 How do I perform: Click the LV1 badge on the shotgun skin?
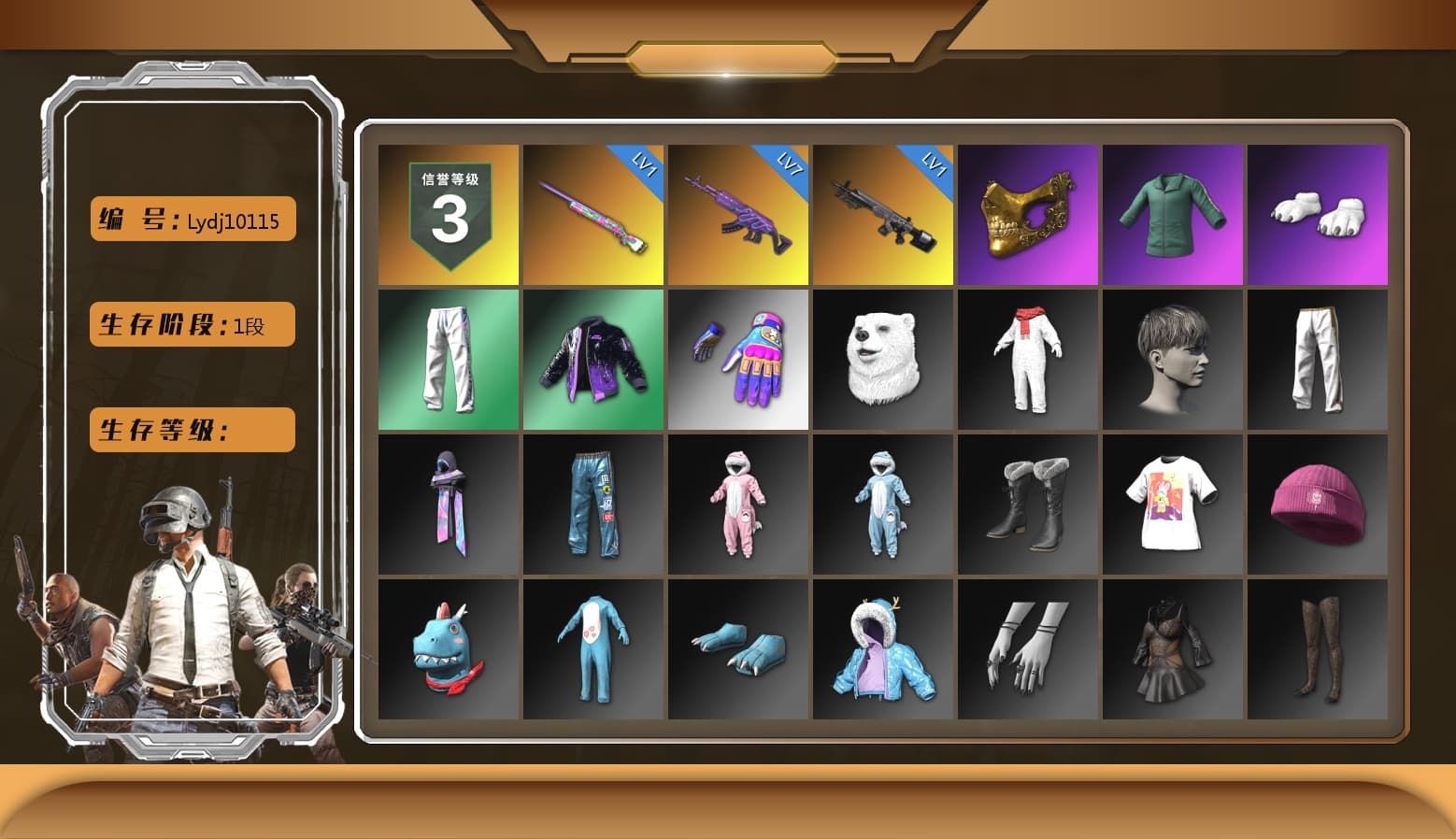[642, 164]
